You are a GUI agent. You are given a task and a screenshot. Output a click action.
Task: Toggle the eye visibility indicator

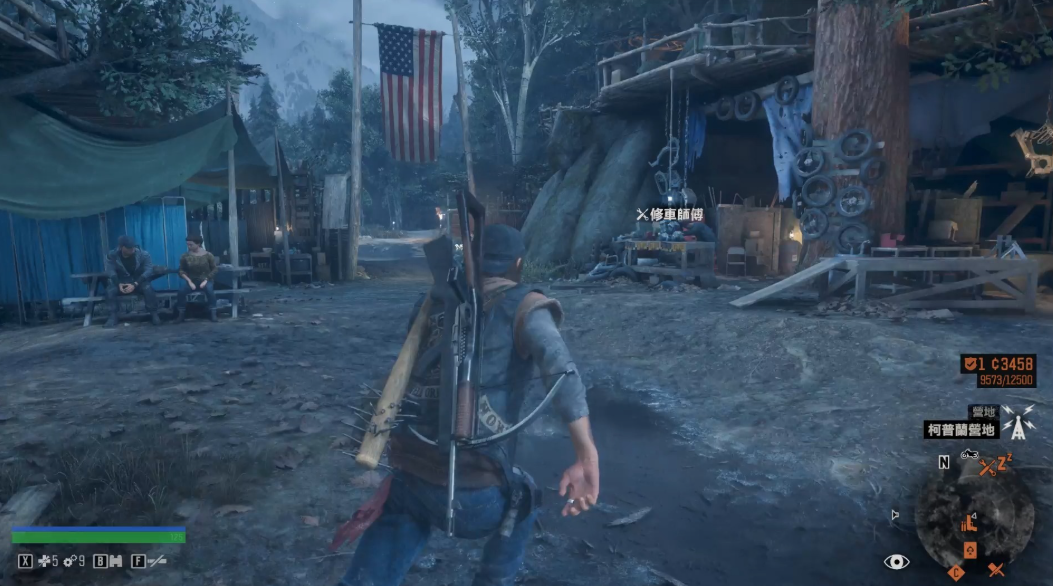tap(896, 562)
